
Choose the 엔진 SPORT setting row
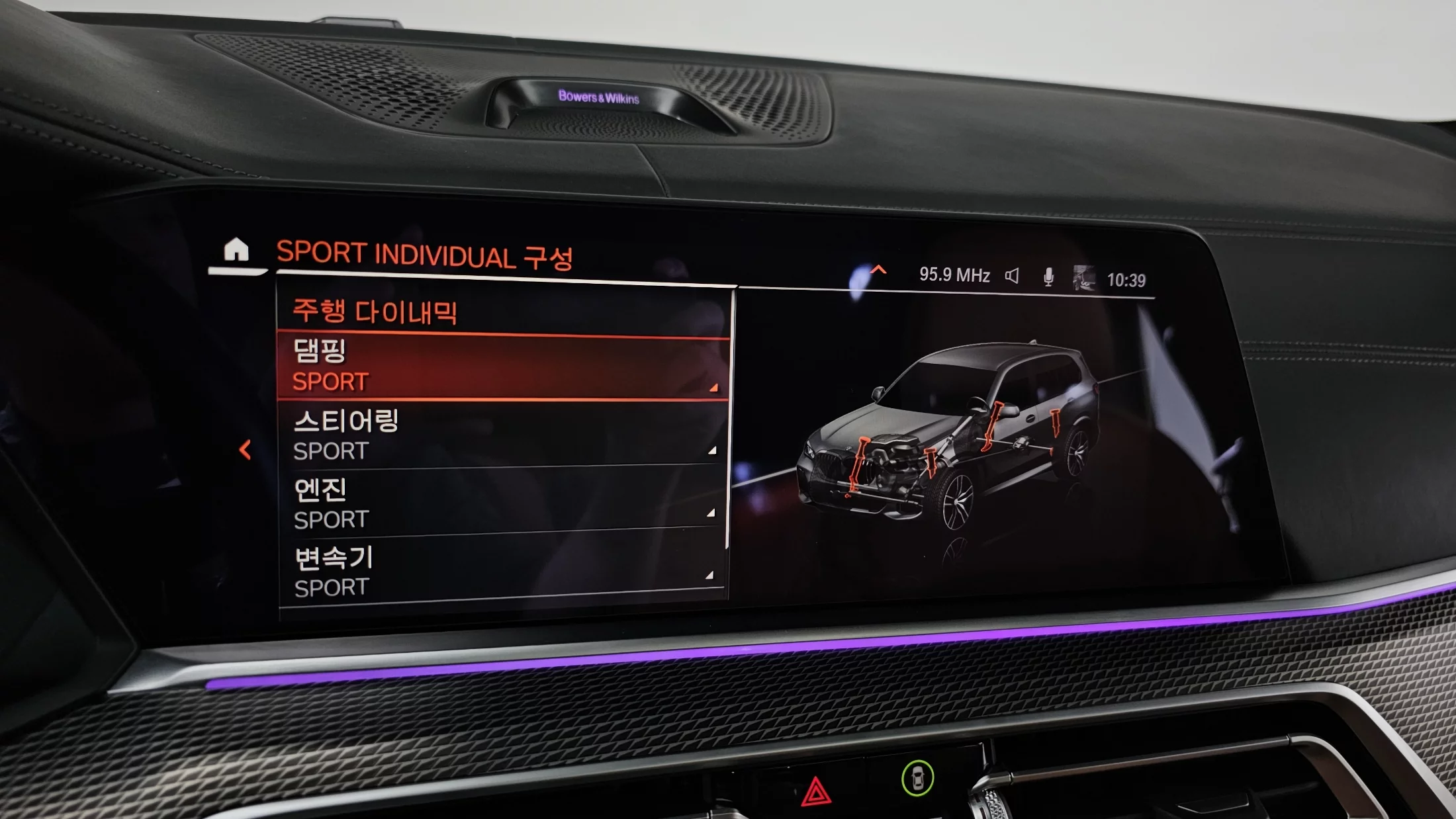(503, 503)
